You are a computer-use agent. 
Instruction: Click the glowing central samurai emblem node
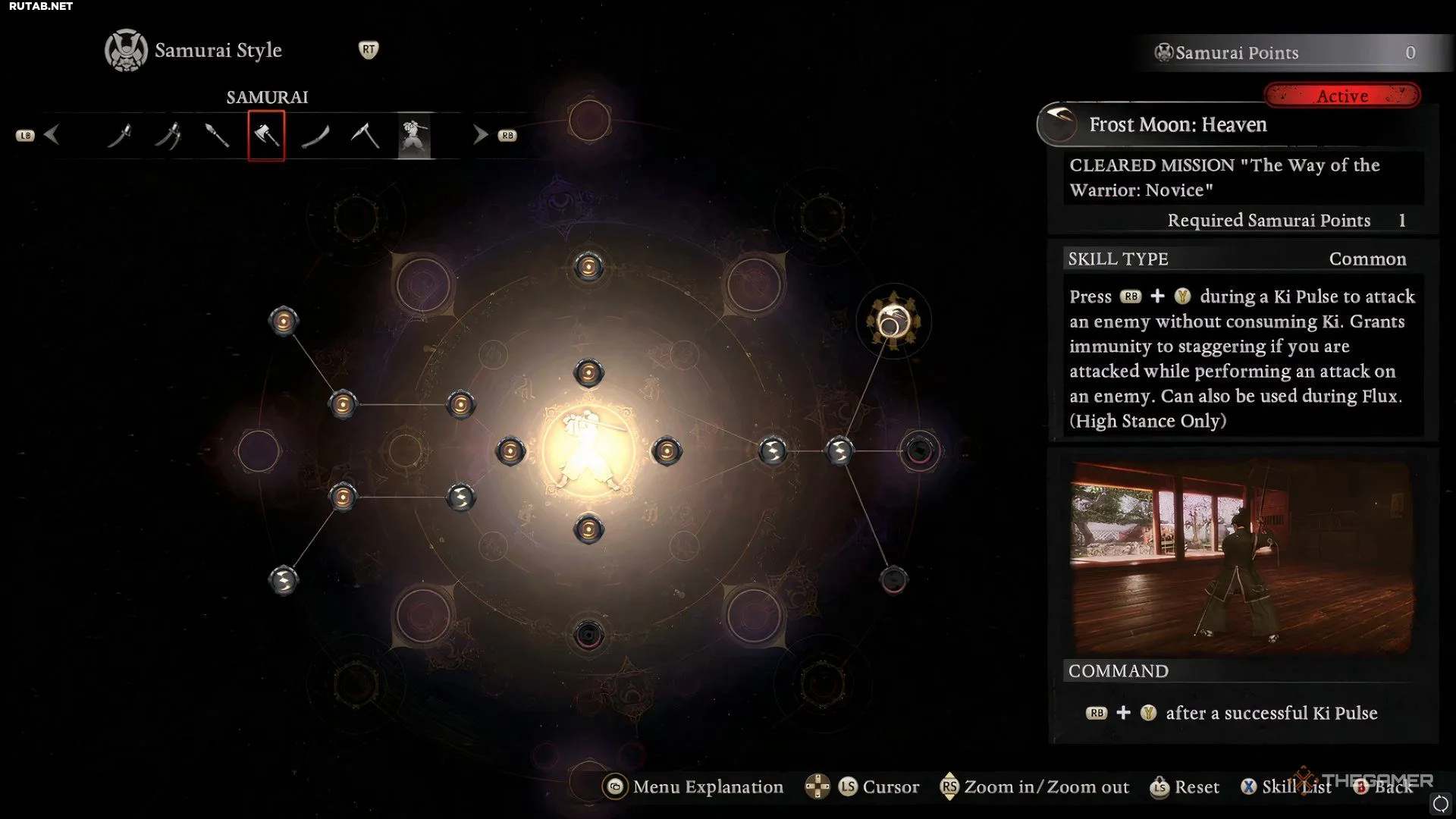[x=588, y=451]
